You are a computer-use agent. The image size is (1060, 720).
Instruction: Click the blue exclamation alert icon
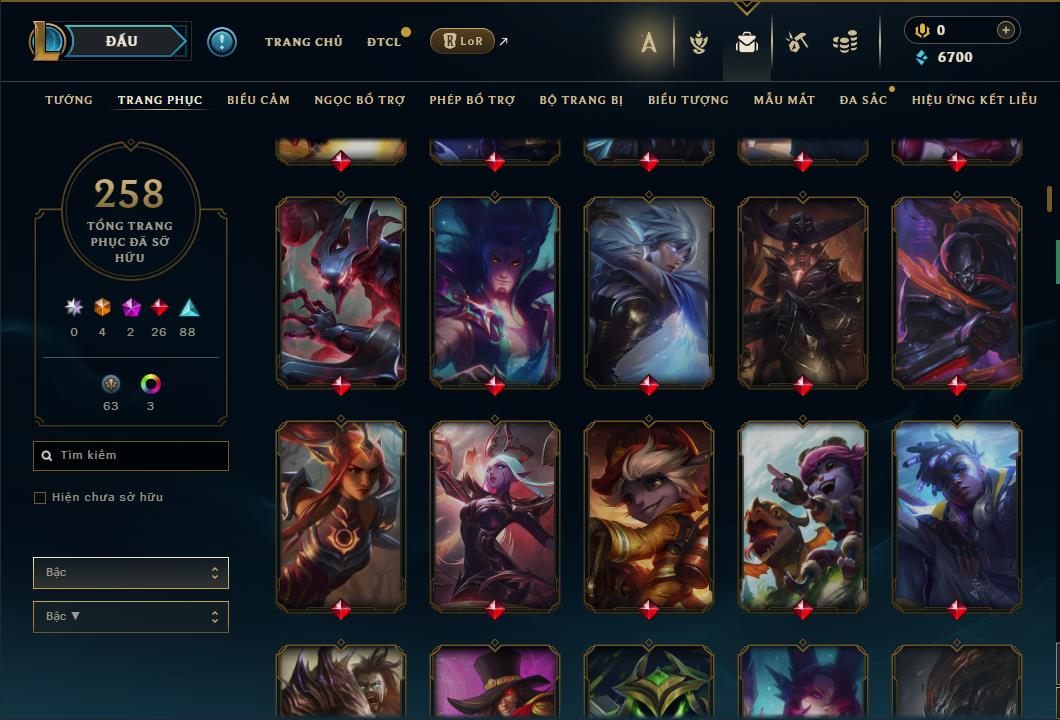[x=222, y=42]
